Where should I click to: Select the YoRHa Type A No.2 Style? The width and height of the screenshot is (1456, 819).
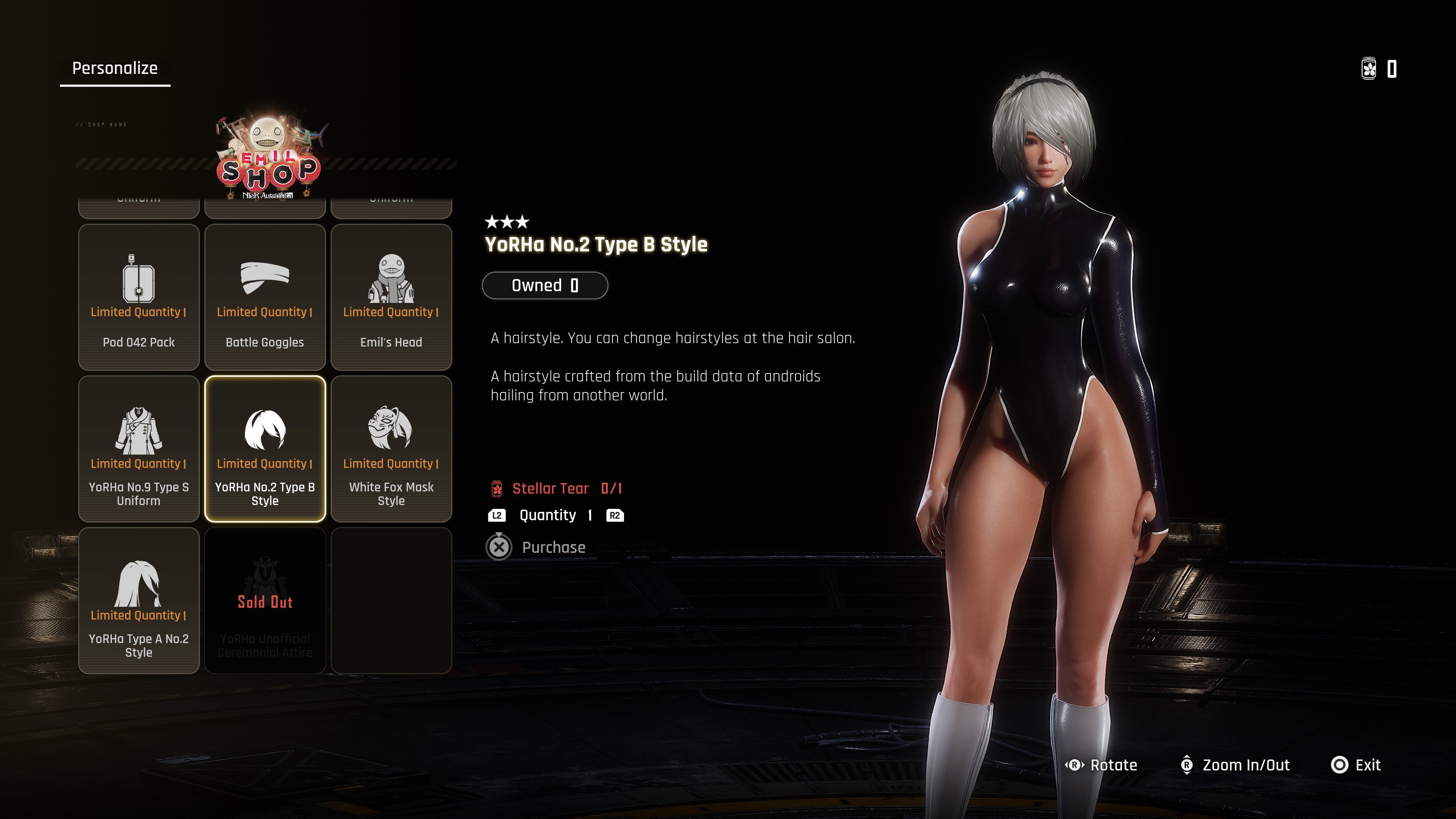coord(138,600)
